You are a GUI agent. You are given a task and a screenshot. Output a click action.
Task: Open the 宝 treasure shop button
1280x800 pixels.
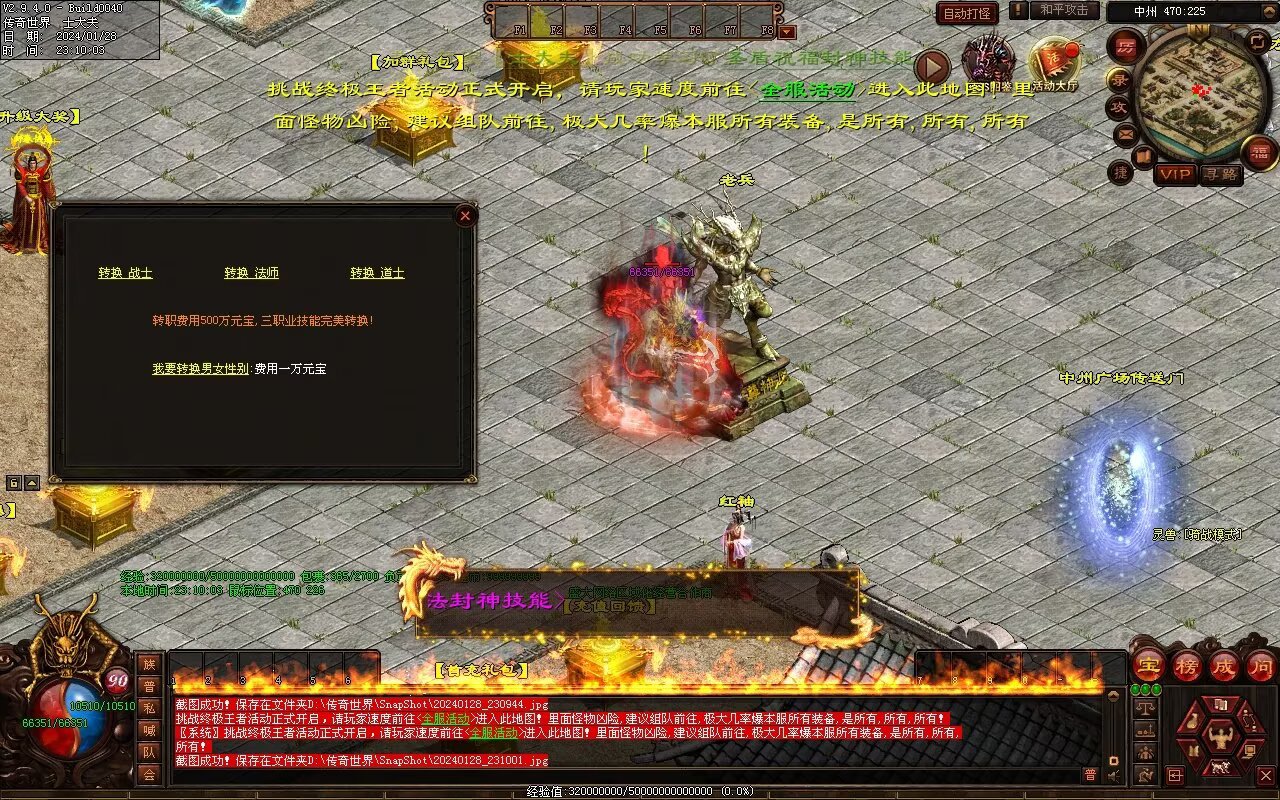[1149, 665]
